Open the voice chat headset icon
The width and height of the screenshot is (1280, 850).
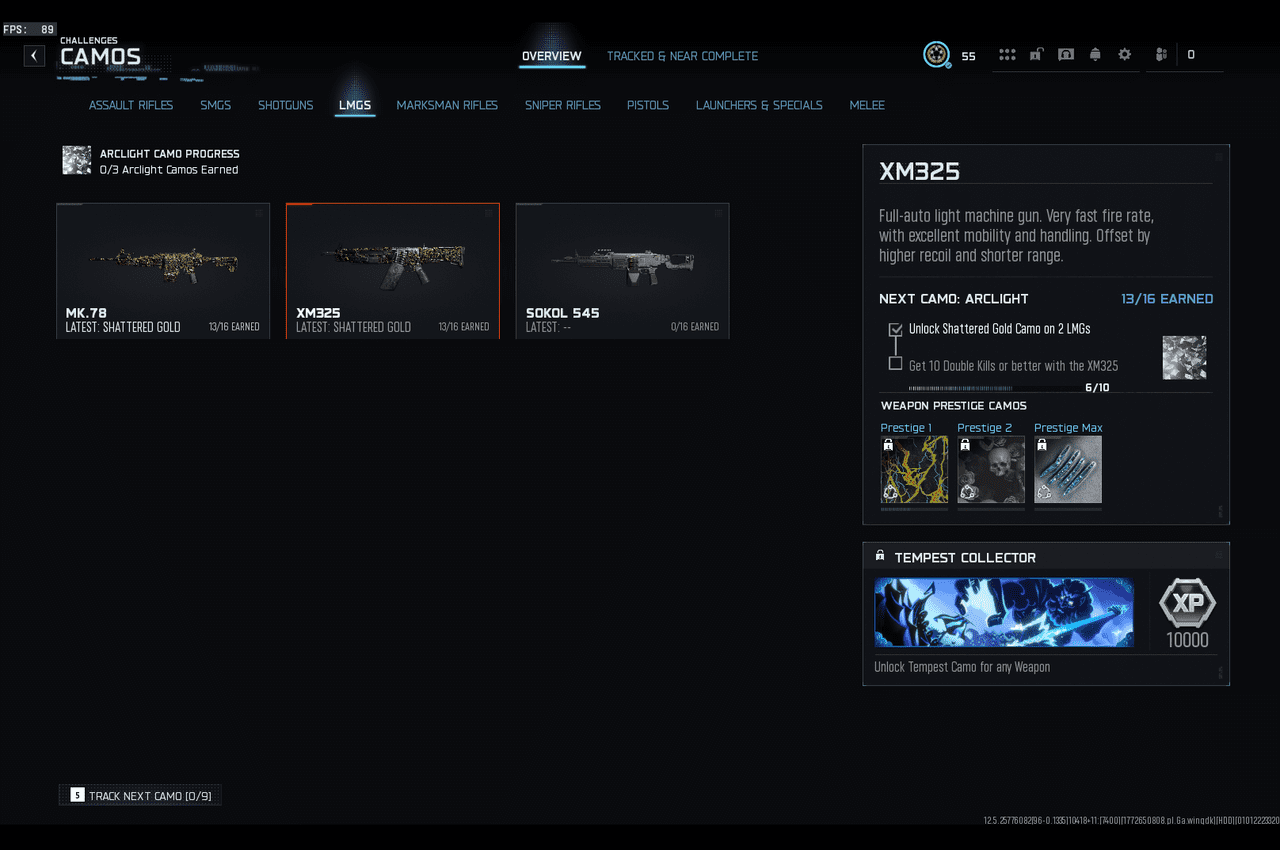1066,55
